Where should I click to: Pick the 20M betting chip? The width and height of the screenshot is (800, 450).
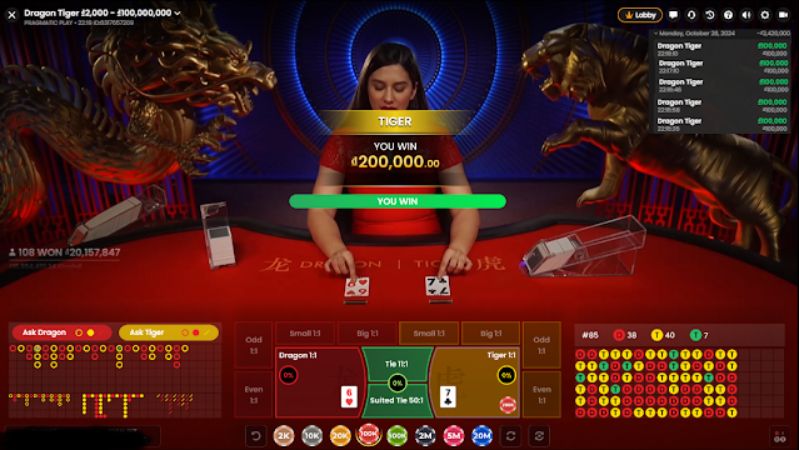[482, 435]
